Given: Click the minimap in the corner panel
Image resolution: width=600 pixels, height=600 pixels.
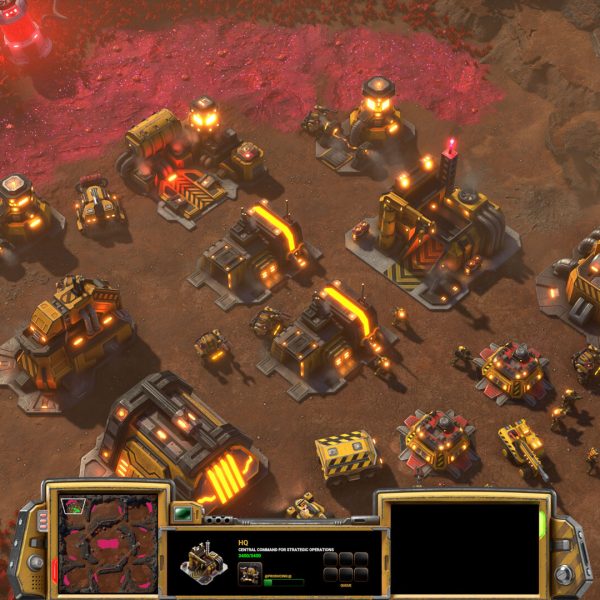Looking at the screenshot, I should [x=107, y=543].
